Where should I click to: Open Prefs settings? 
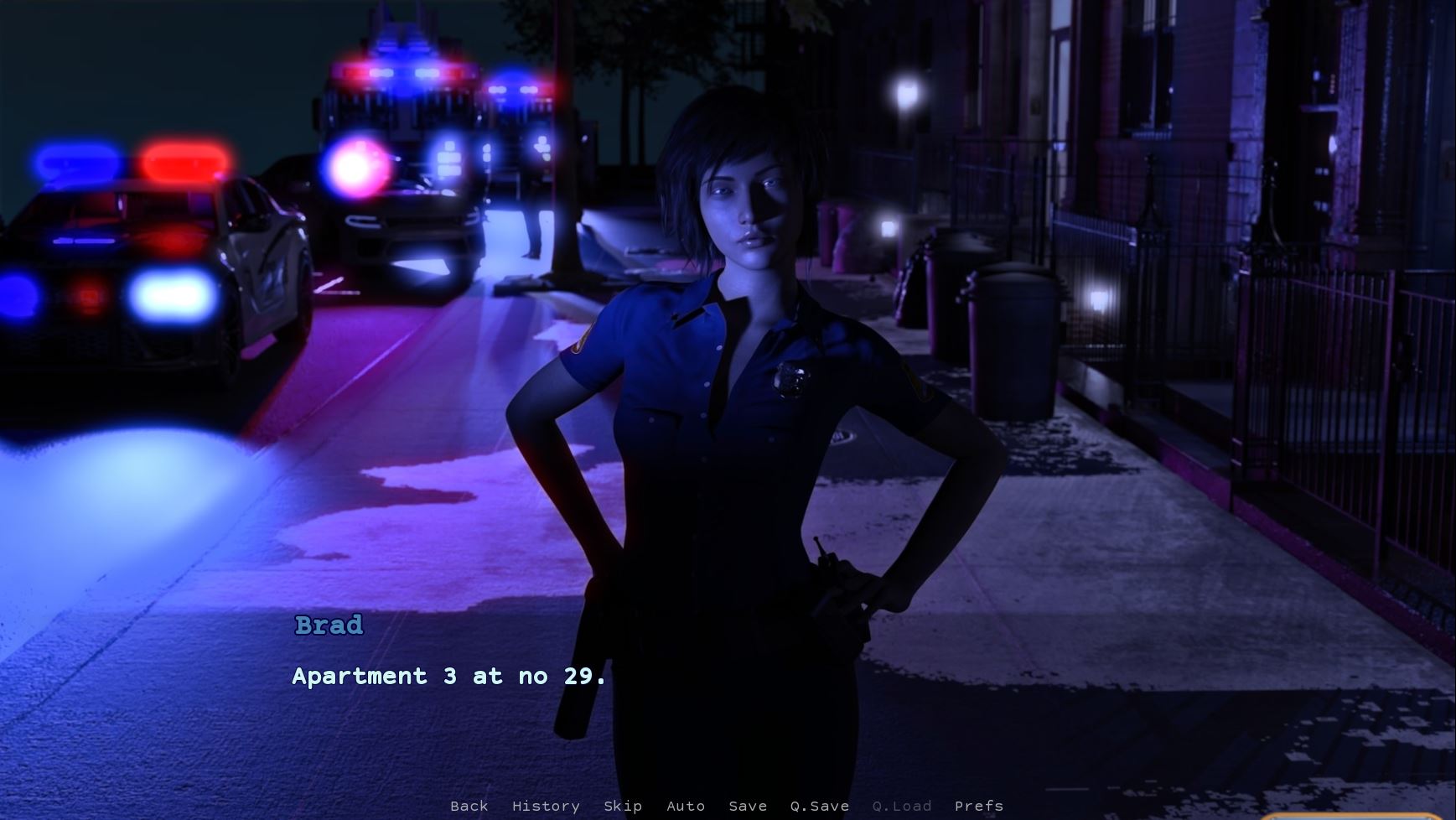tap(978, 806)
